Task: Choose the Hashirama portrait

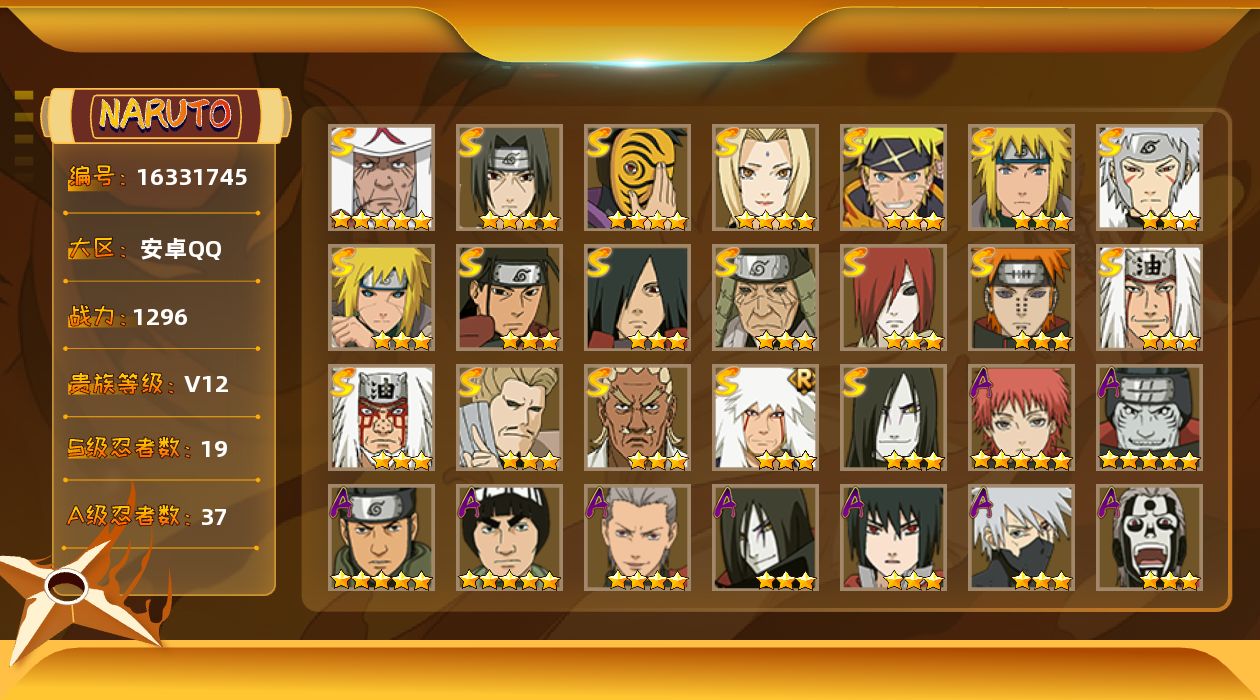Action: [x=509, y=297]
